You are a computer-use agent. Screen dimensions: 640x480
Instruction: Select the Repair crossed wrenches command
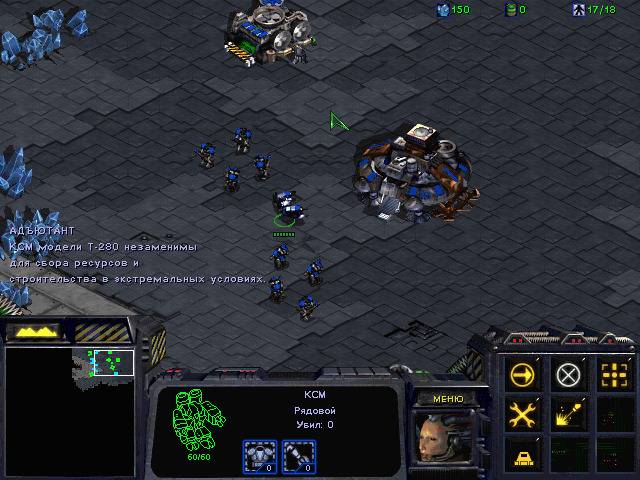523,414
